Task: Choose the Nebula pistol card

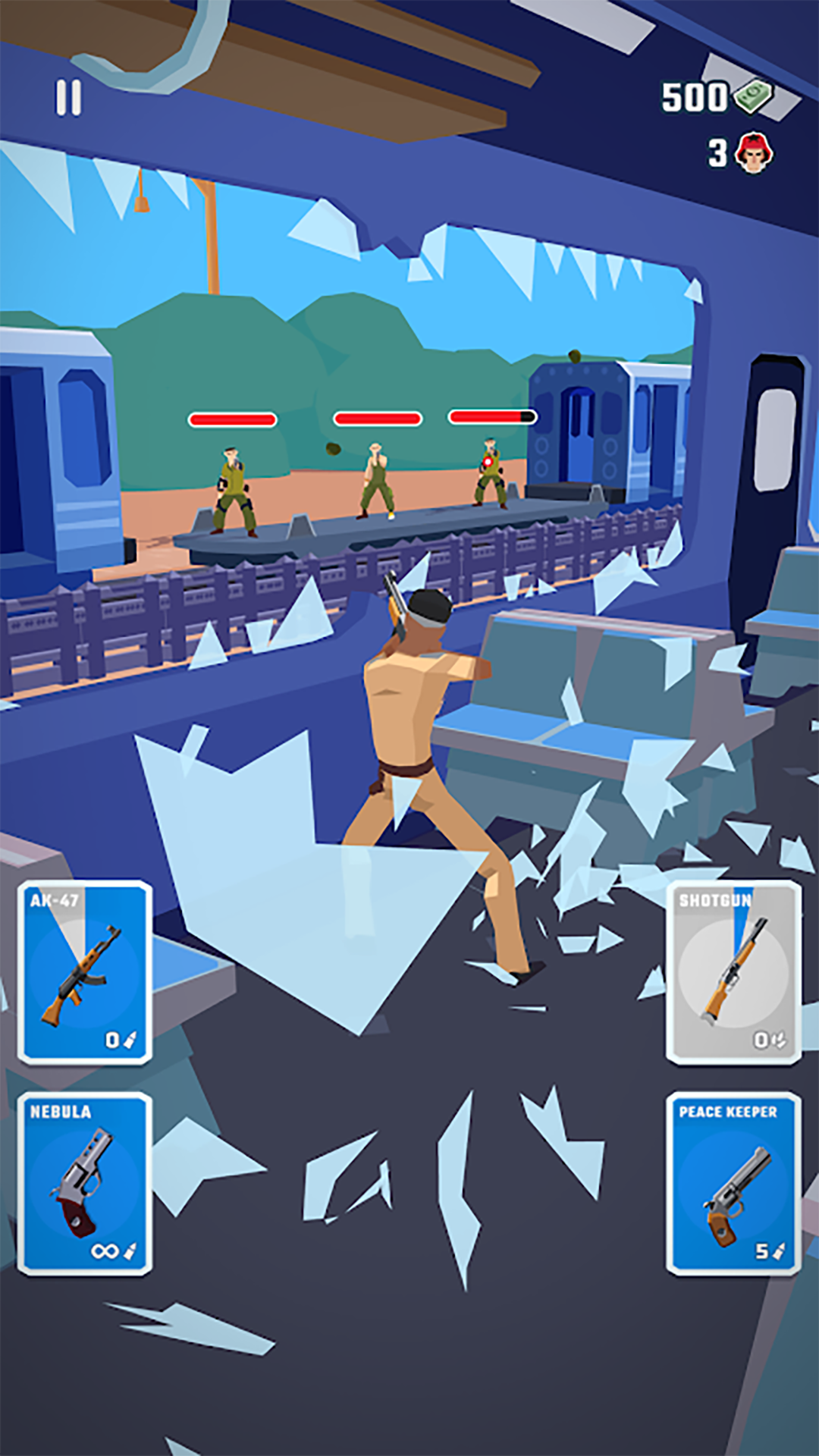Action: (85, 1183)
